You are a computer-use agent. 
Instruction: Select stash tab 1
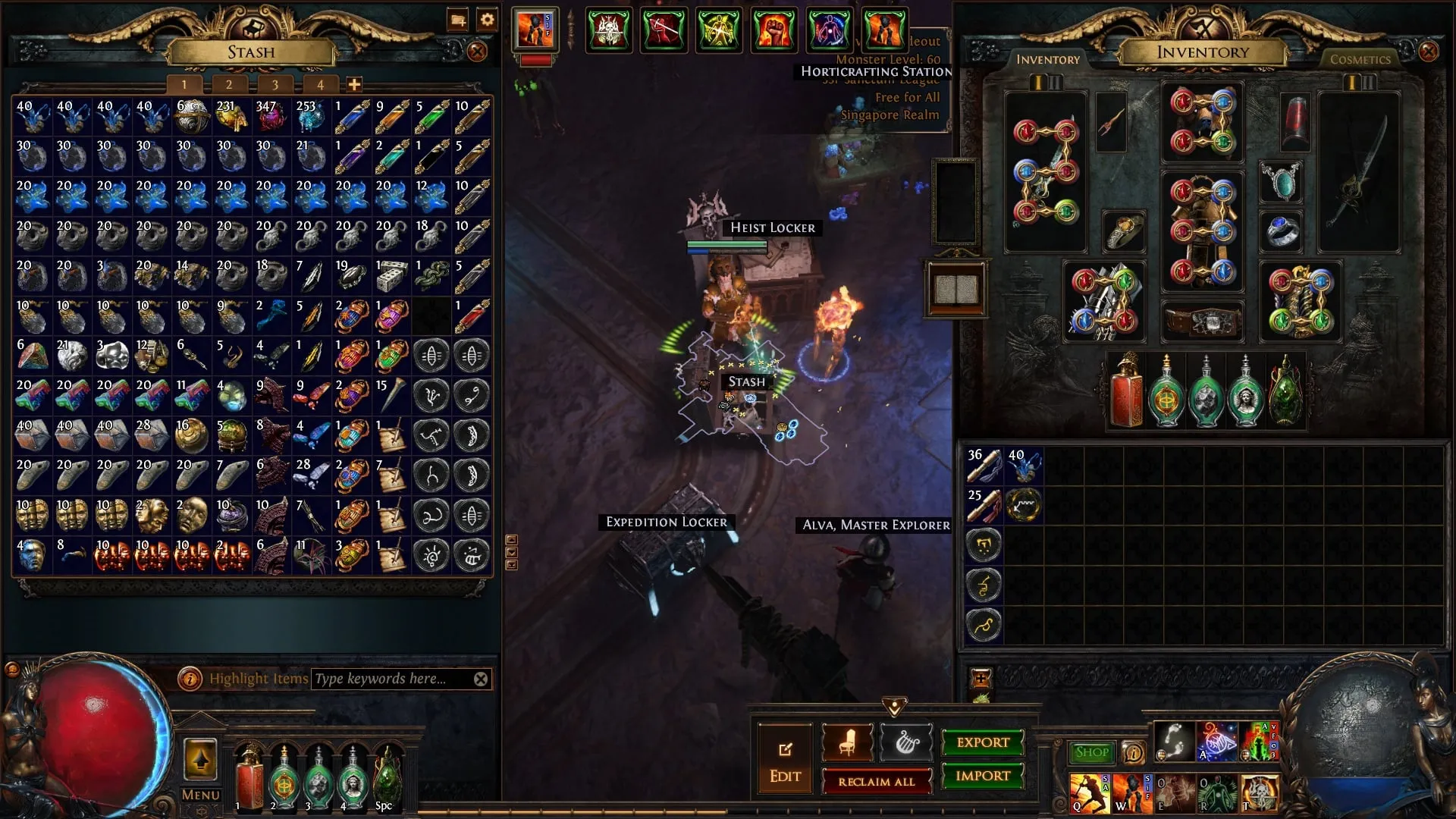point(184,85)
